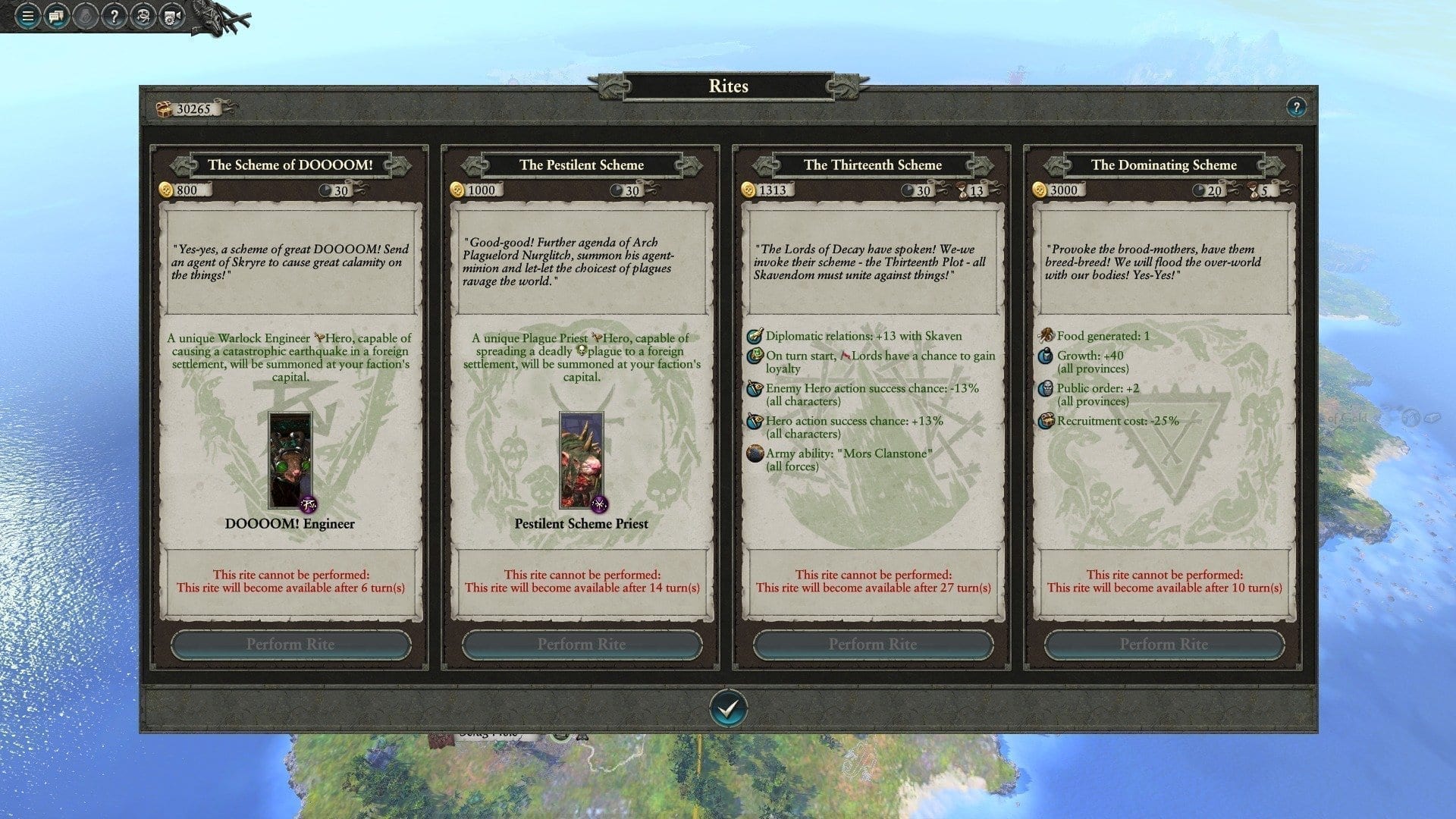Open the camera settings icon
This screenshot has width=1456, height=819.
click(171, 16)
